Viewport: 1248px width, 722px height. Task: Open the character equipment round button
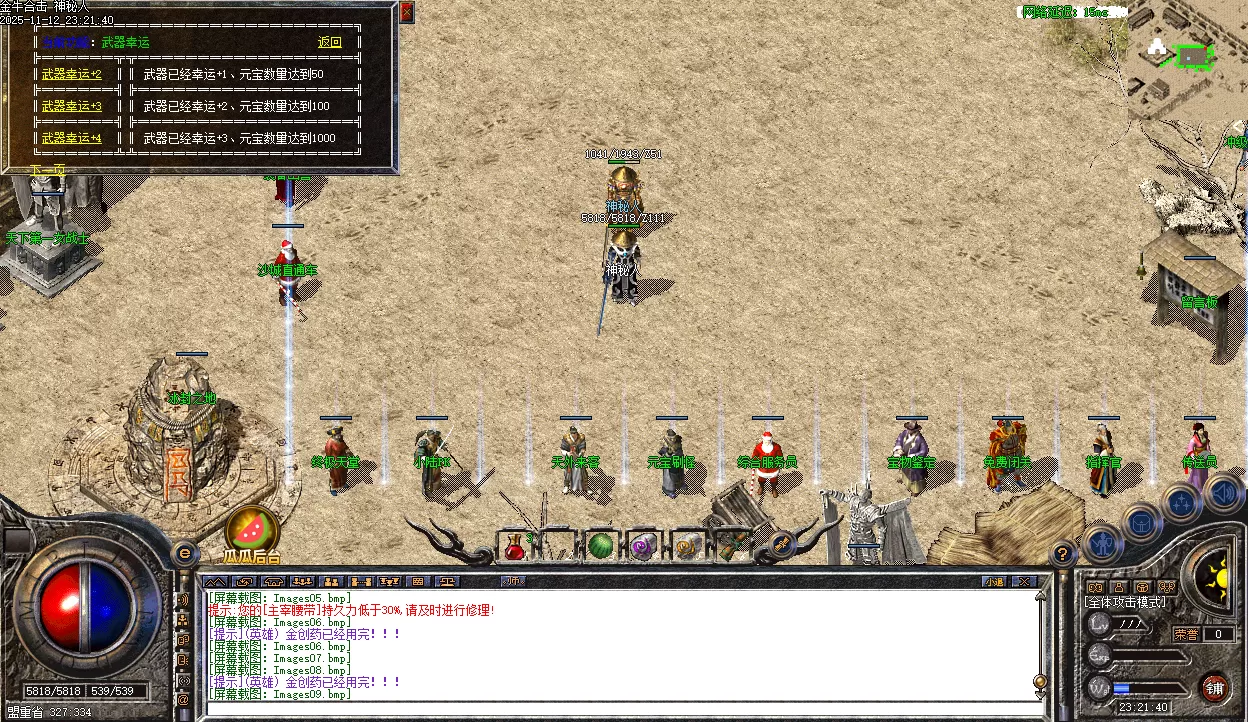1102,542
